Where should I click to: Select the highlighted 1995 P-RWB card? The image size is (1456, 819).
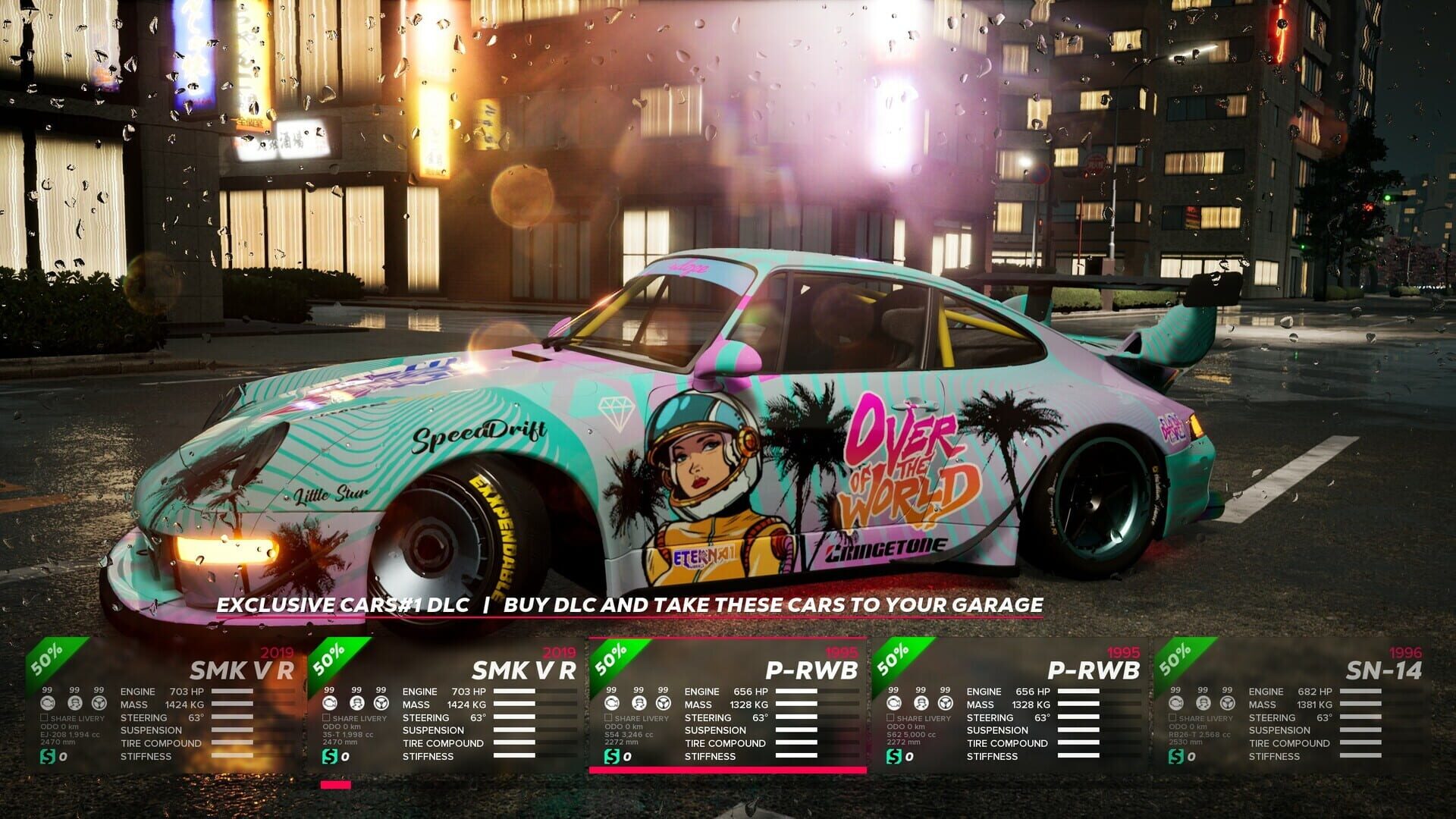[728, 713]
